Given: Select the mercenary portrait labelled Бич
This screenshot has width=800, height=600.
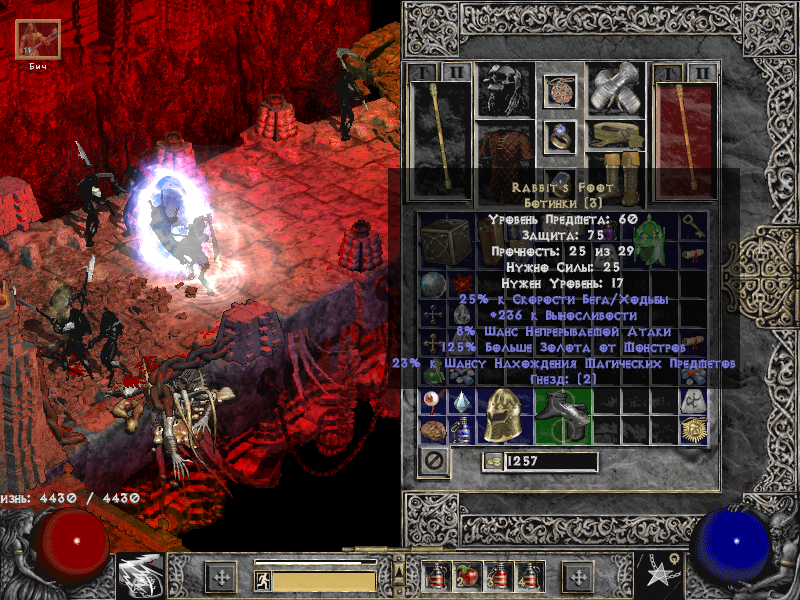Looking at the screenshot, I should [39, 39].
